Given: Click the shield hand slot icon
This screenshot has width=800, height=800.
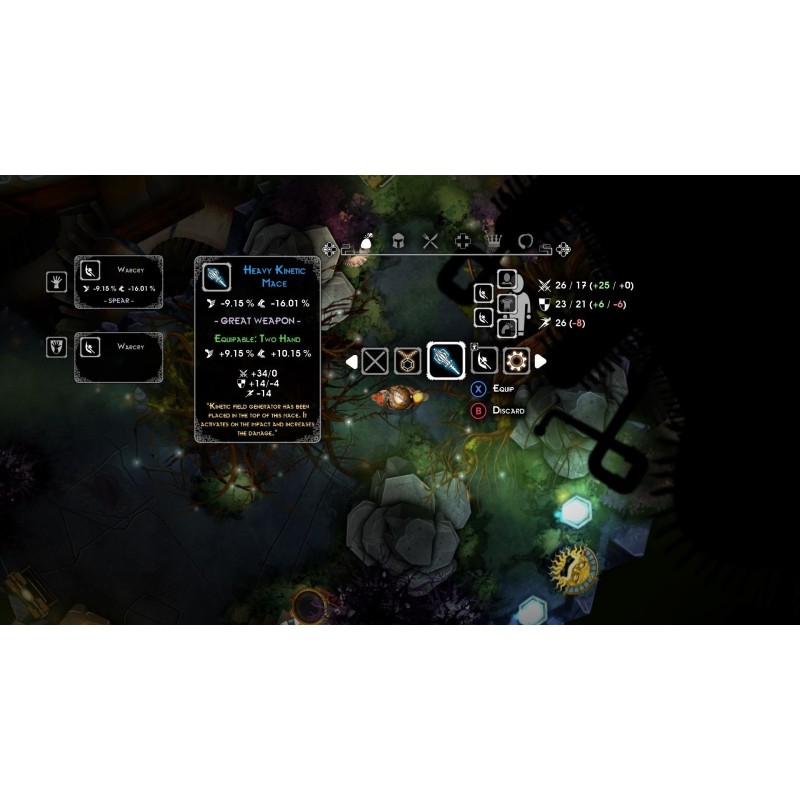Looking at the screenshot, I should click(56, 346).
